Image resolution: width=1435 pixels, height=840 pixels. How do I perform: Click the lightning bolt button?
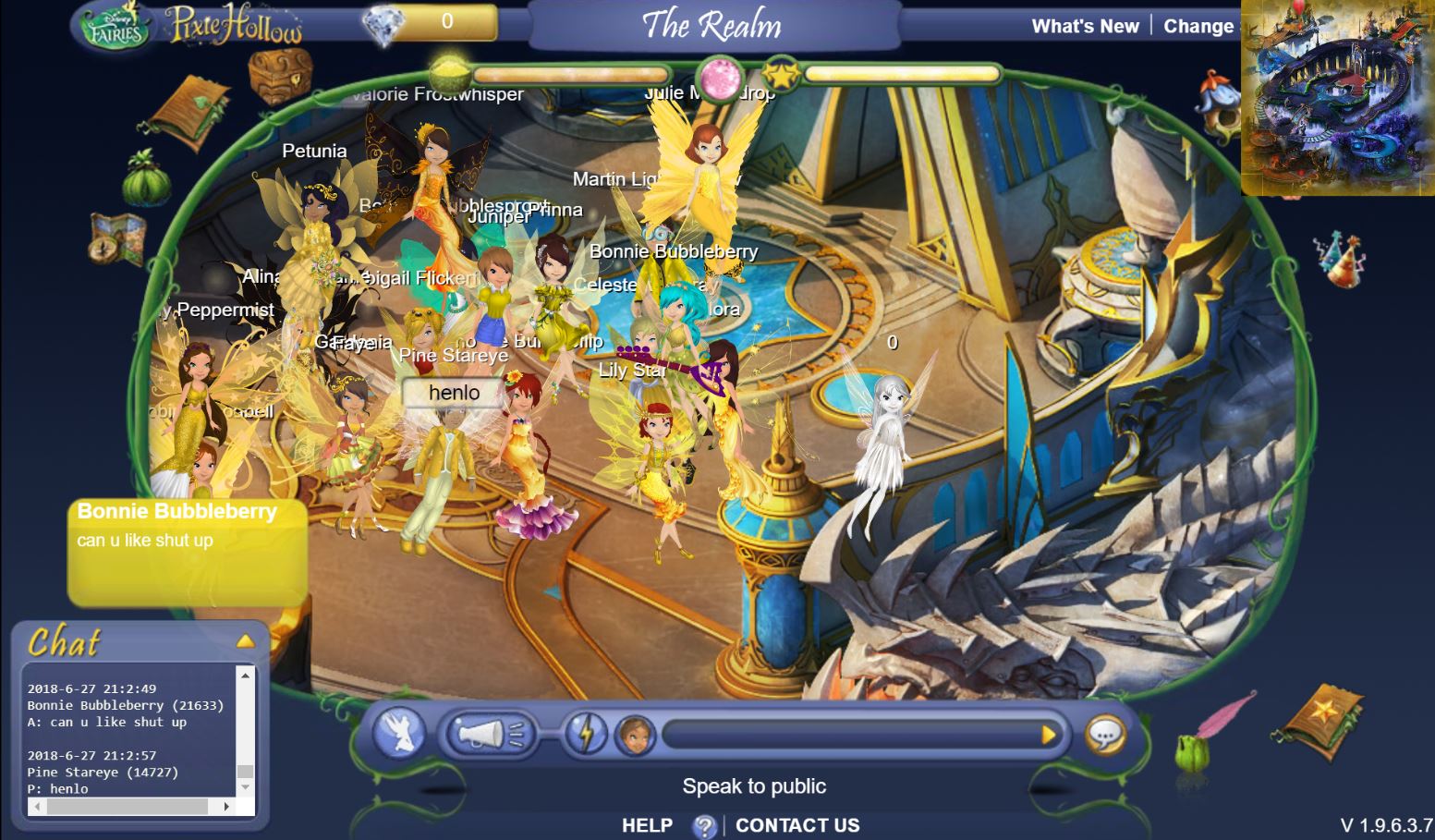coord(586,735)
